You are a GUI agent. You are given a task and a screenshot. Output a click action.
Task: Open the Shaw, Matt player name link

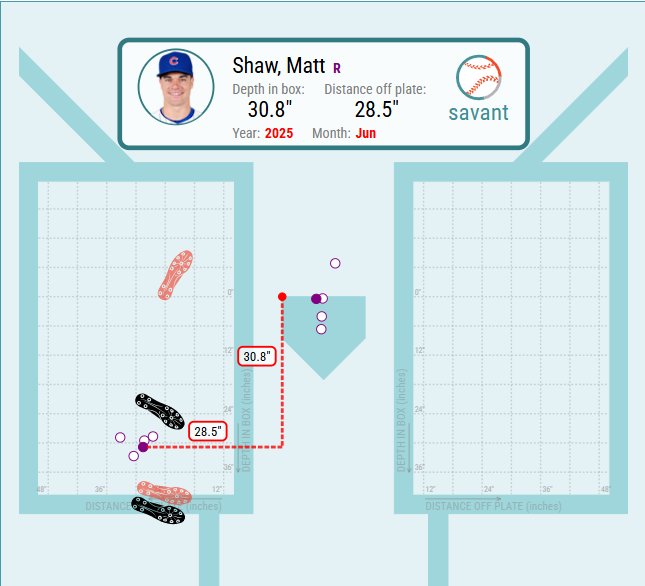pos(278,66)
